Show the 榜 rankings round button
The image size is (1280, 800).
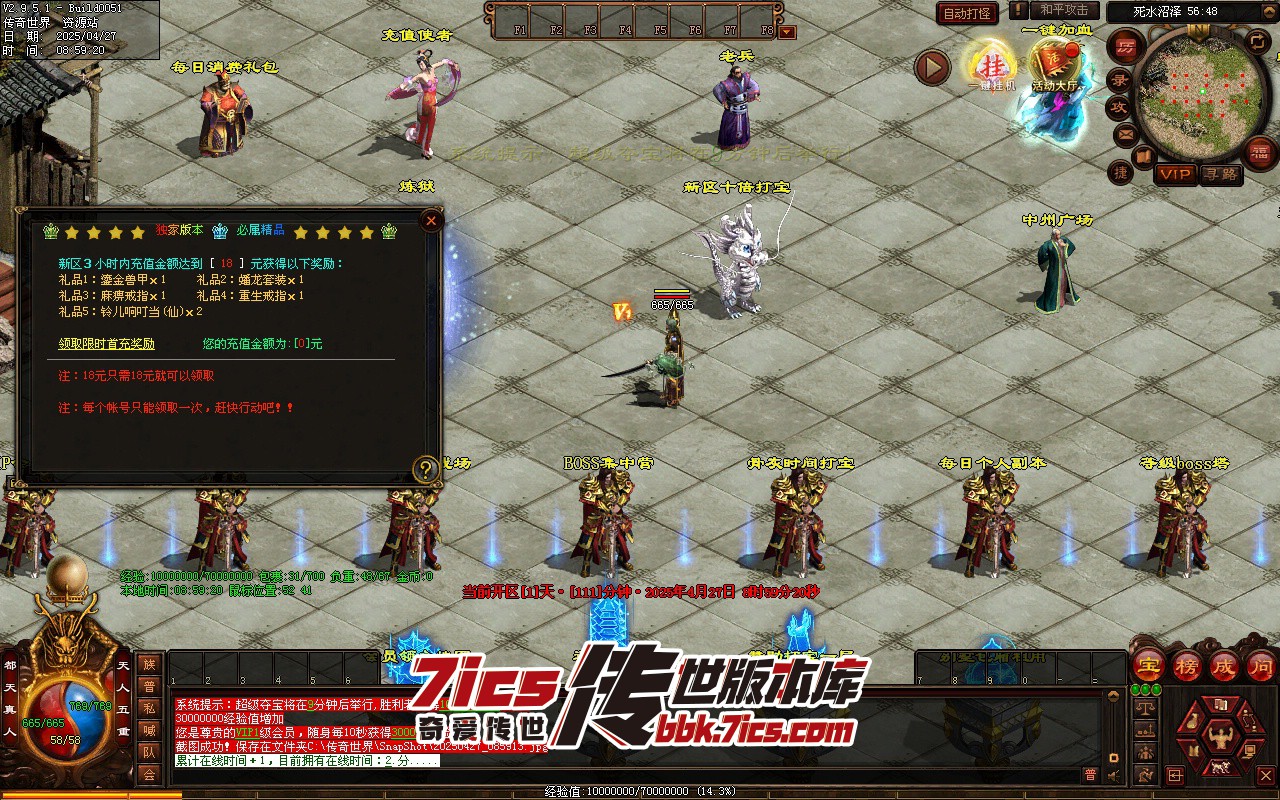pos(1186,666)
